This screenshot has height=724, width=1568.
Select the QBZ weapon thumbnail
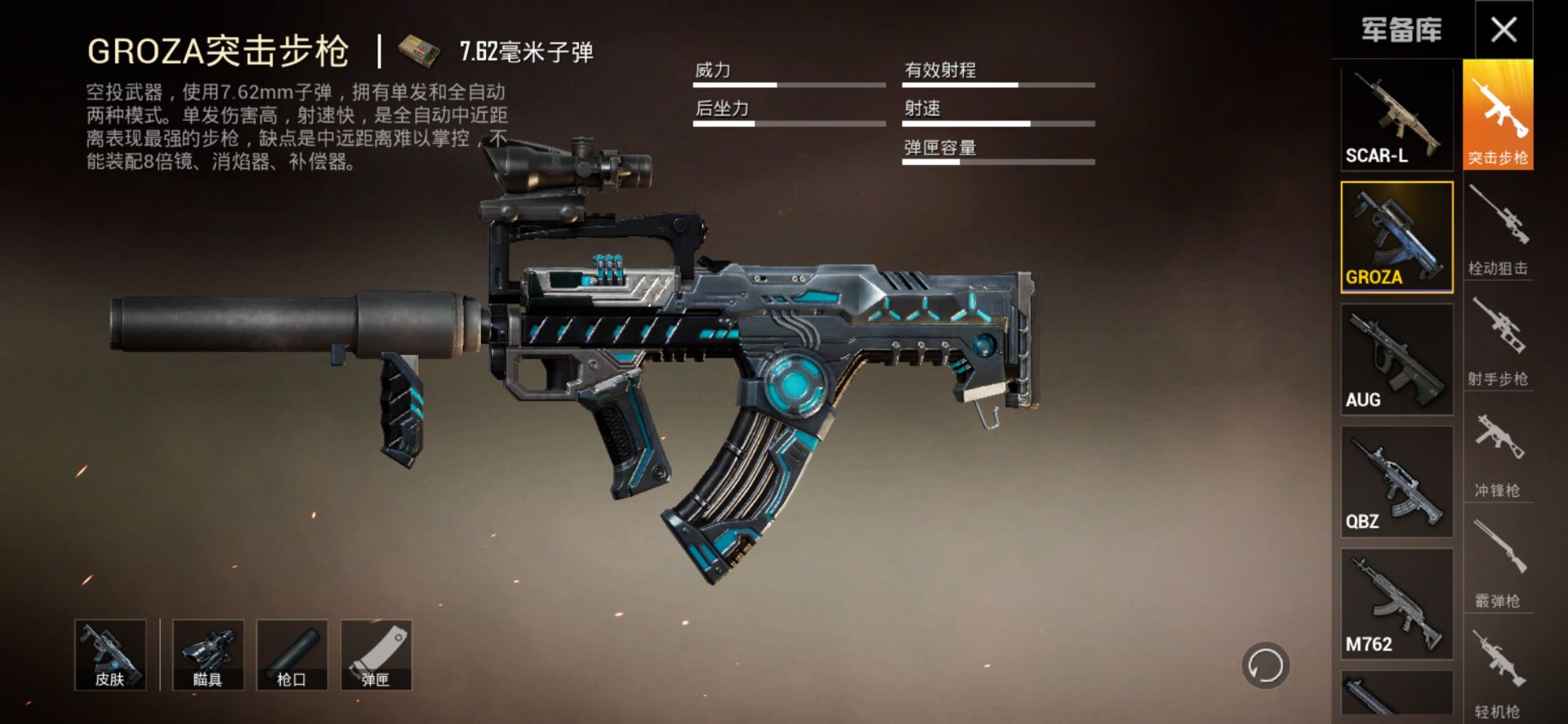point(1396,482)
